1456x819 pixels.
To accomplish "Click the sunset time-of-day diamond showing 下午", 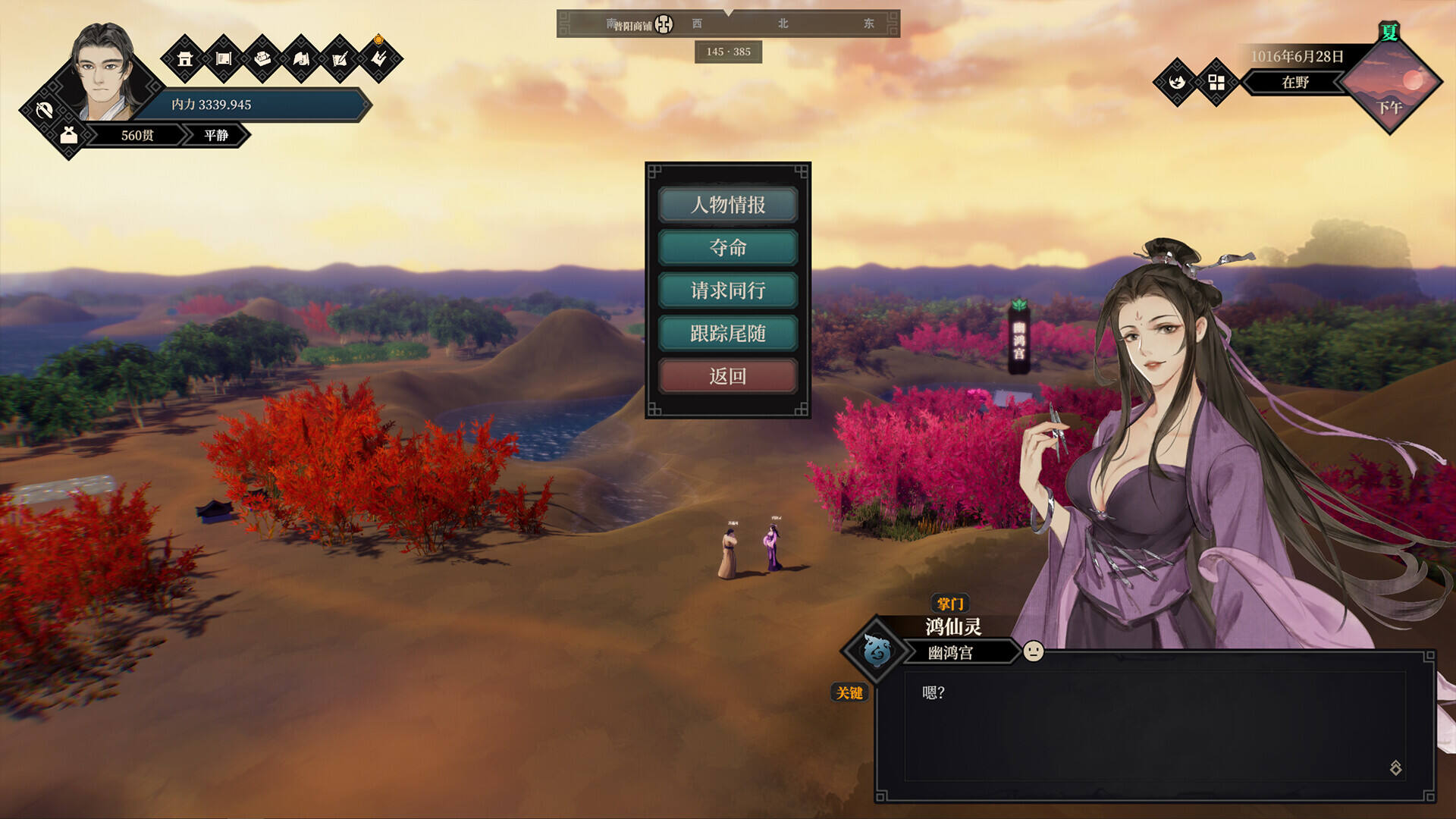I will (1389, 85).
